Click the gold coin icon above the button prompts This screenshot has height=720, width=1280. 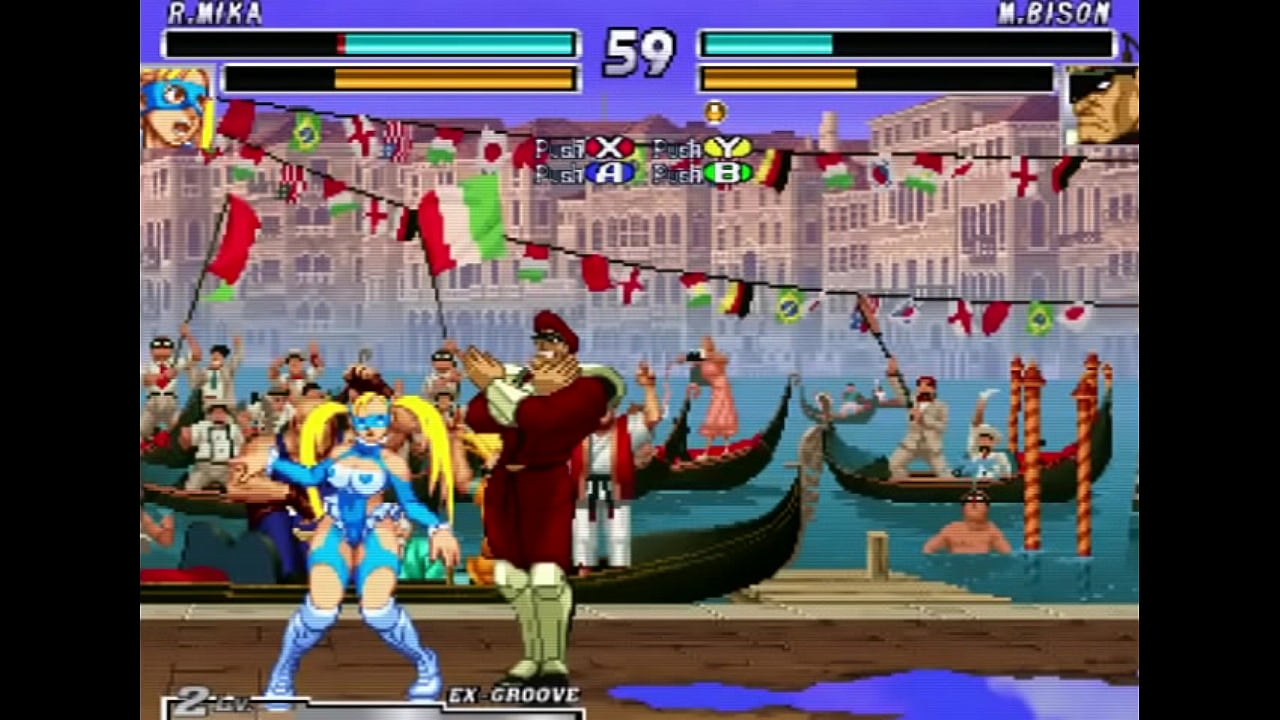[715, 112]
